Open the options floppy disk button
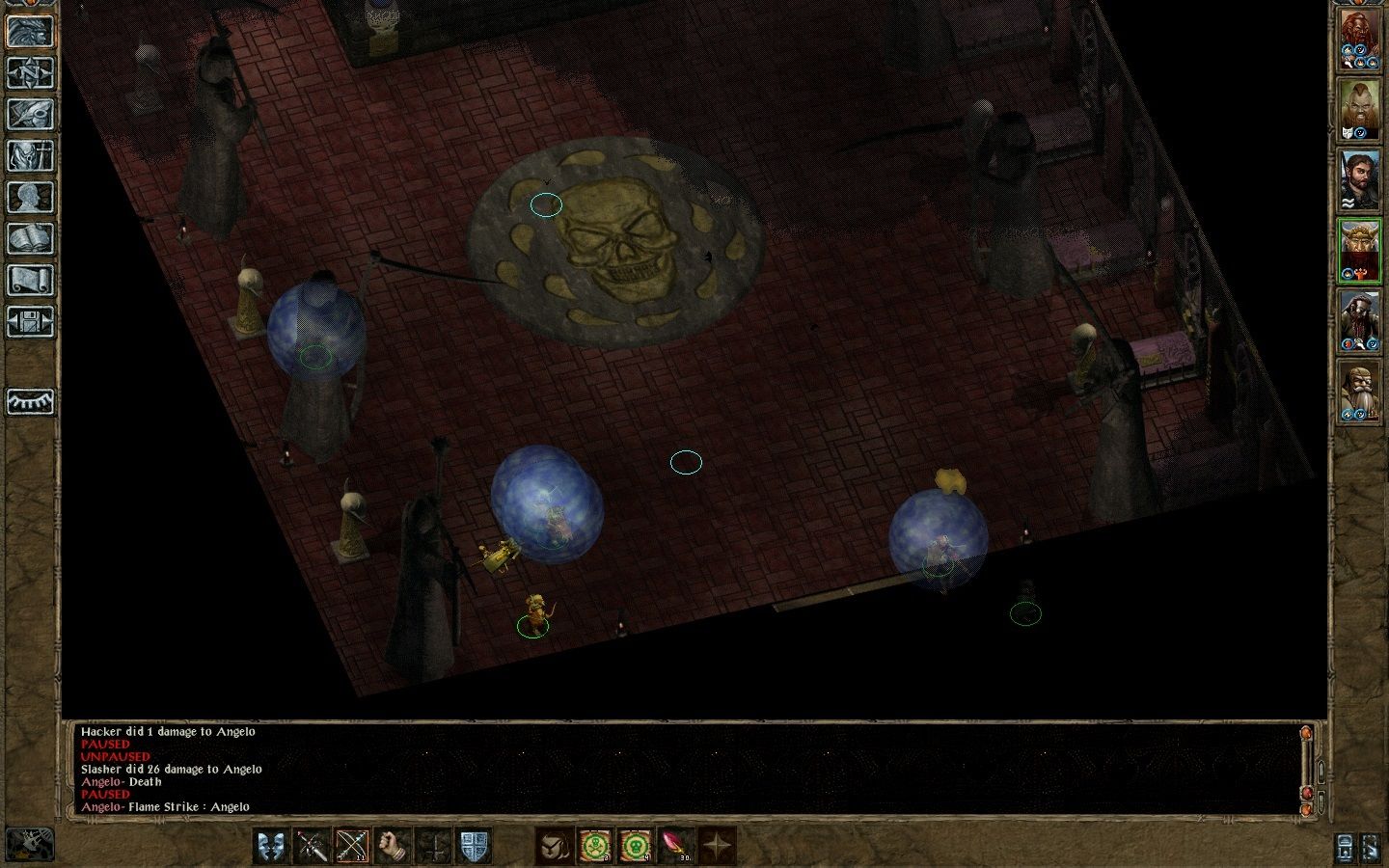1389x868 pixels. coord(30,321)
